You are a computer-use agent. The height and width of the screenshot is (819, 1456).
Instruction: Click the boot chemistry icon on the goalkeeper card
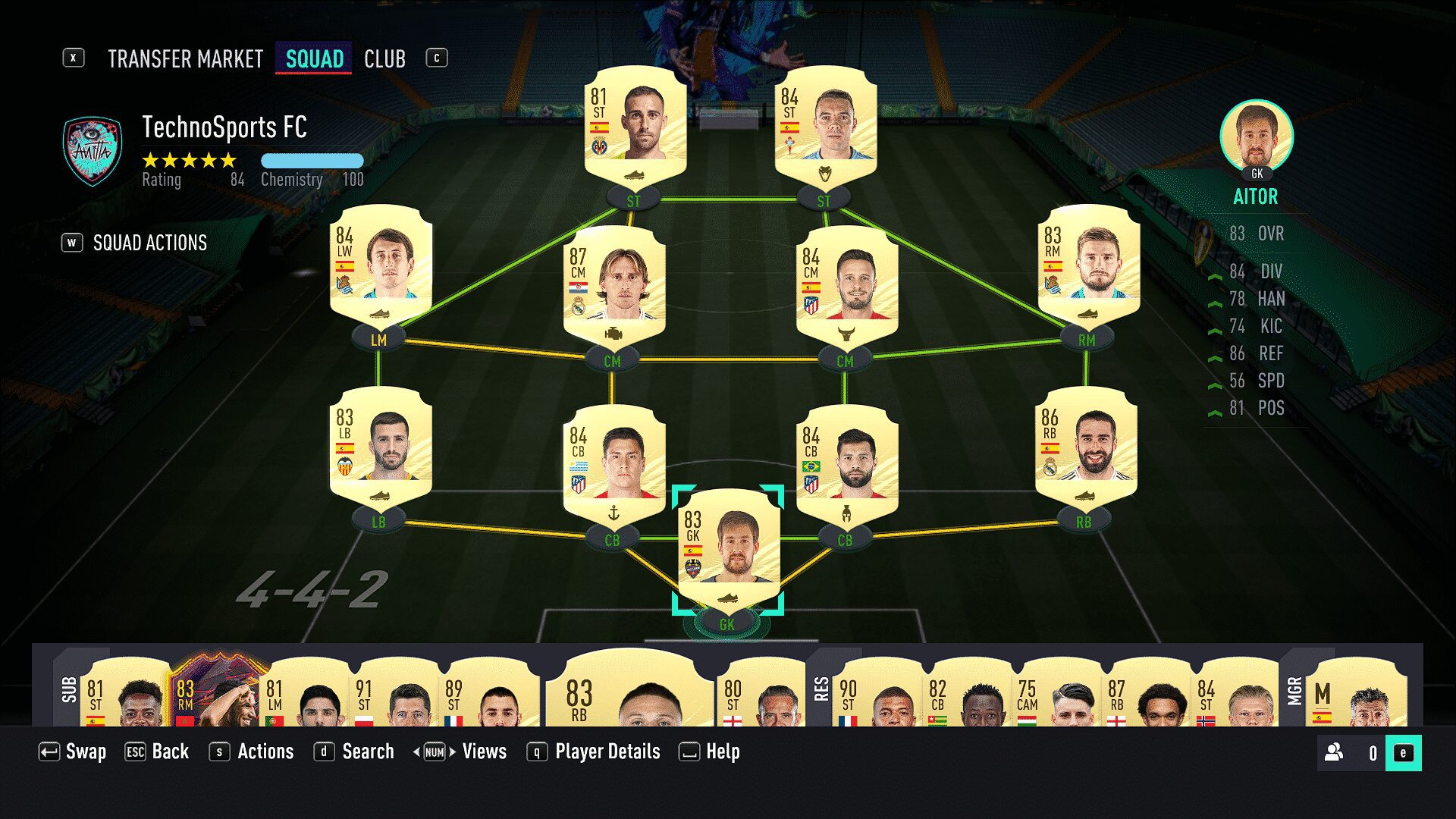[x=729, y=598]
